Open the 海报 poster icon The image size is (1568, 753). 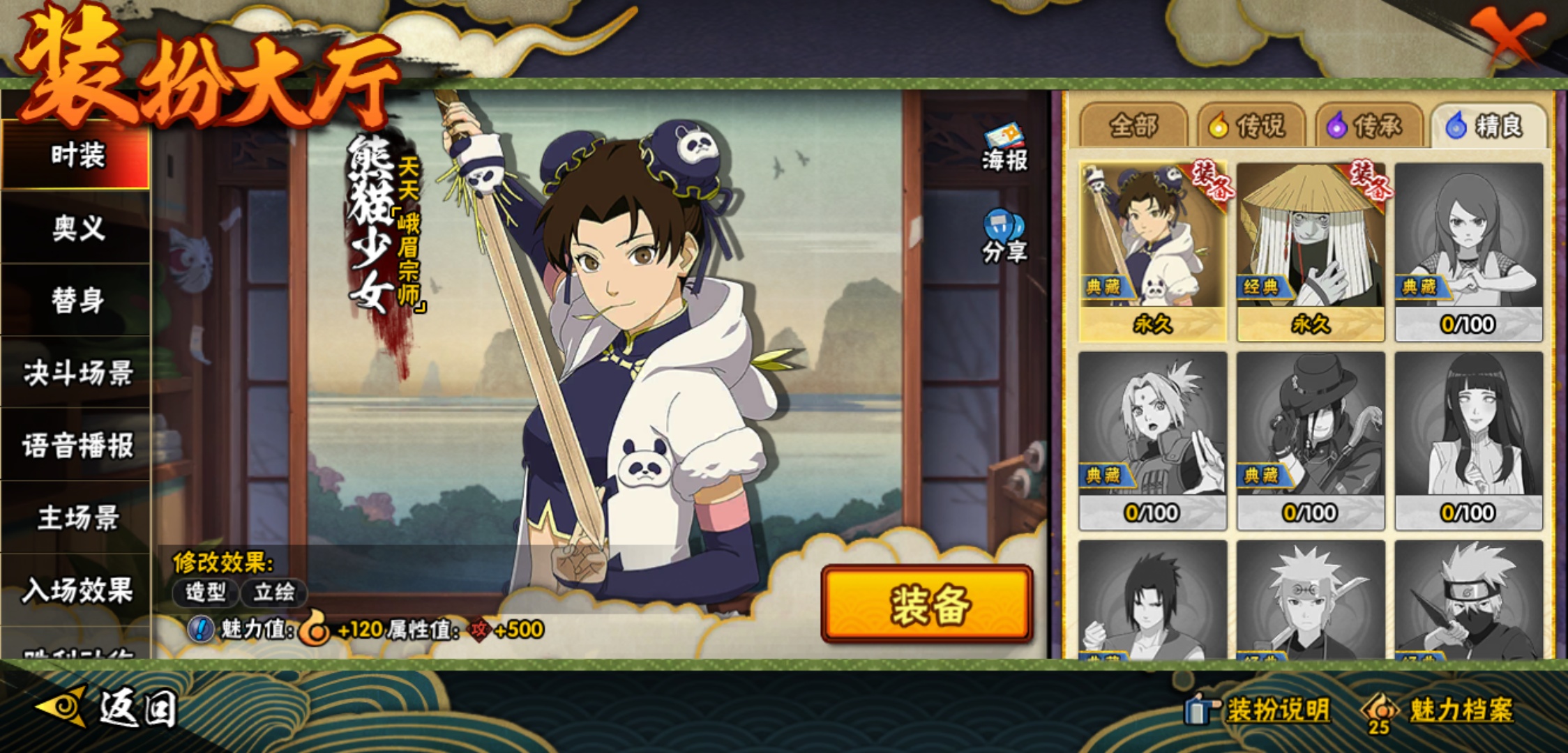1004,146
